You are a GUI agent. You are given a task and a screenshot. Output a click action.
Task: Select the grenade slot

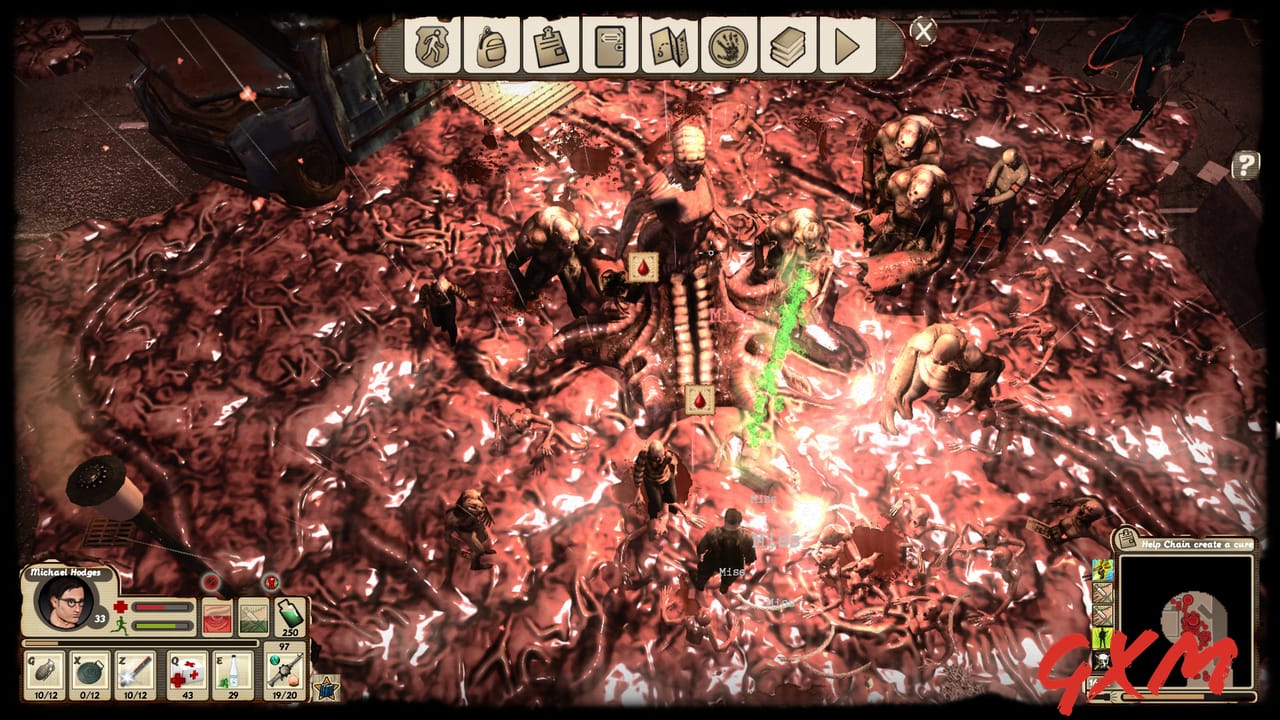point(45,673)
